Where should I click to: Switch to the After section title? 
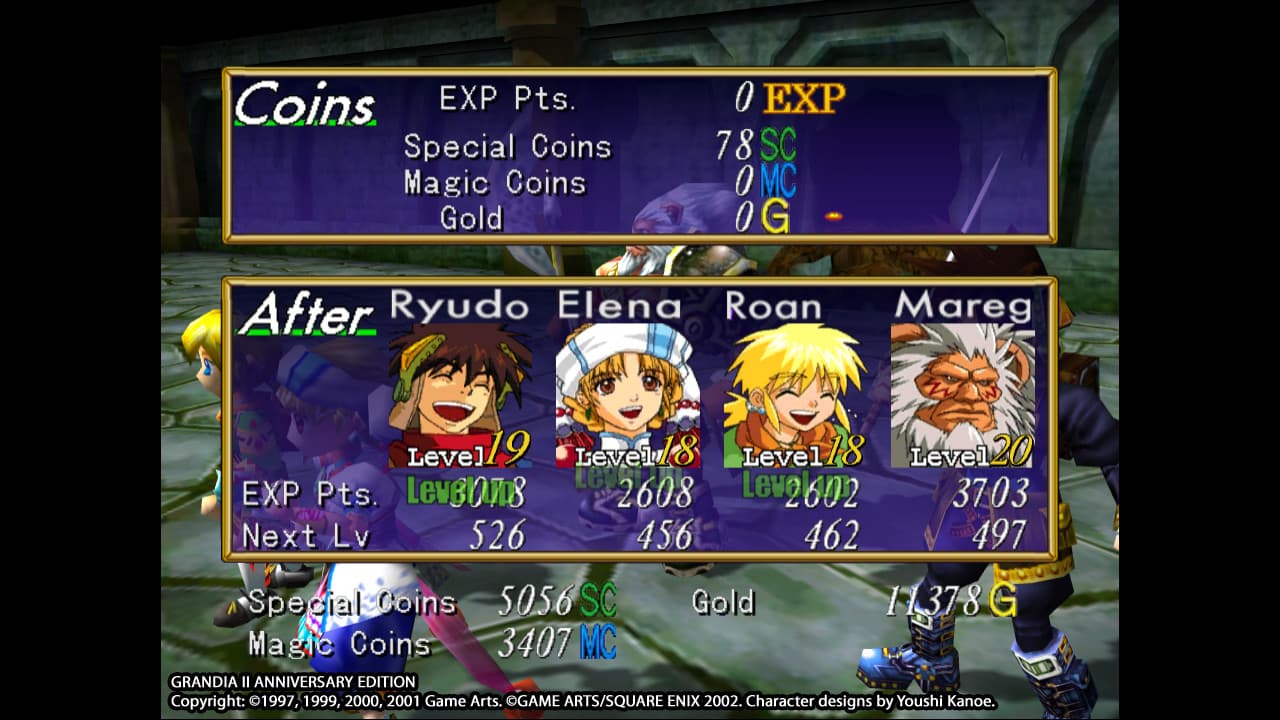[310, 312]
